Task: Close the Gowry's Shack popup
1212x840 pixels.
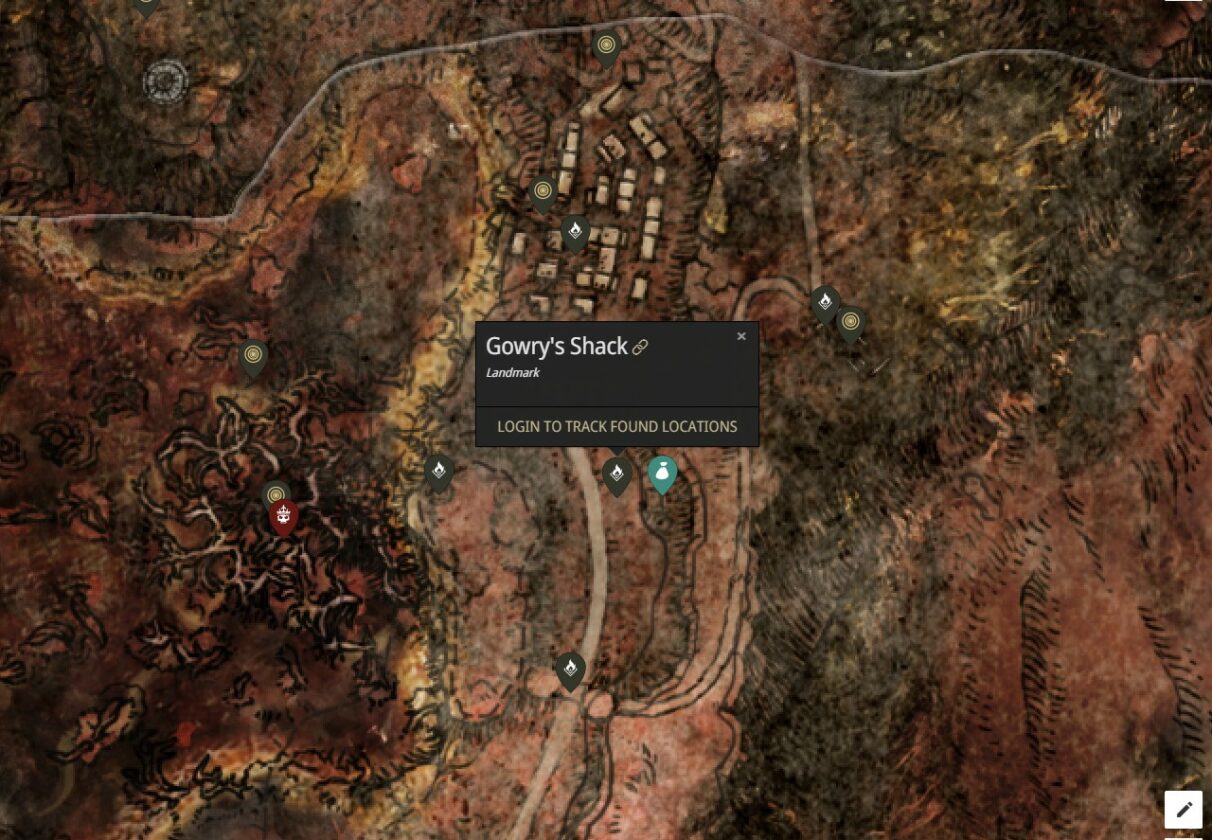Action: click(x=741, y=337)
